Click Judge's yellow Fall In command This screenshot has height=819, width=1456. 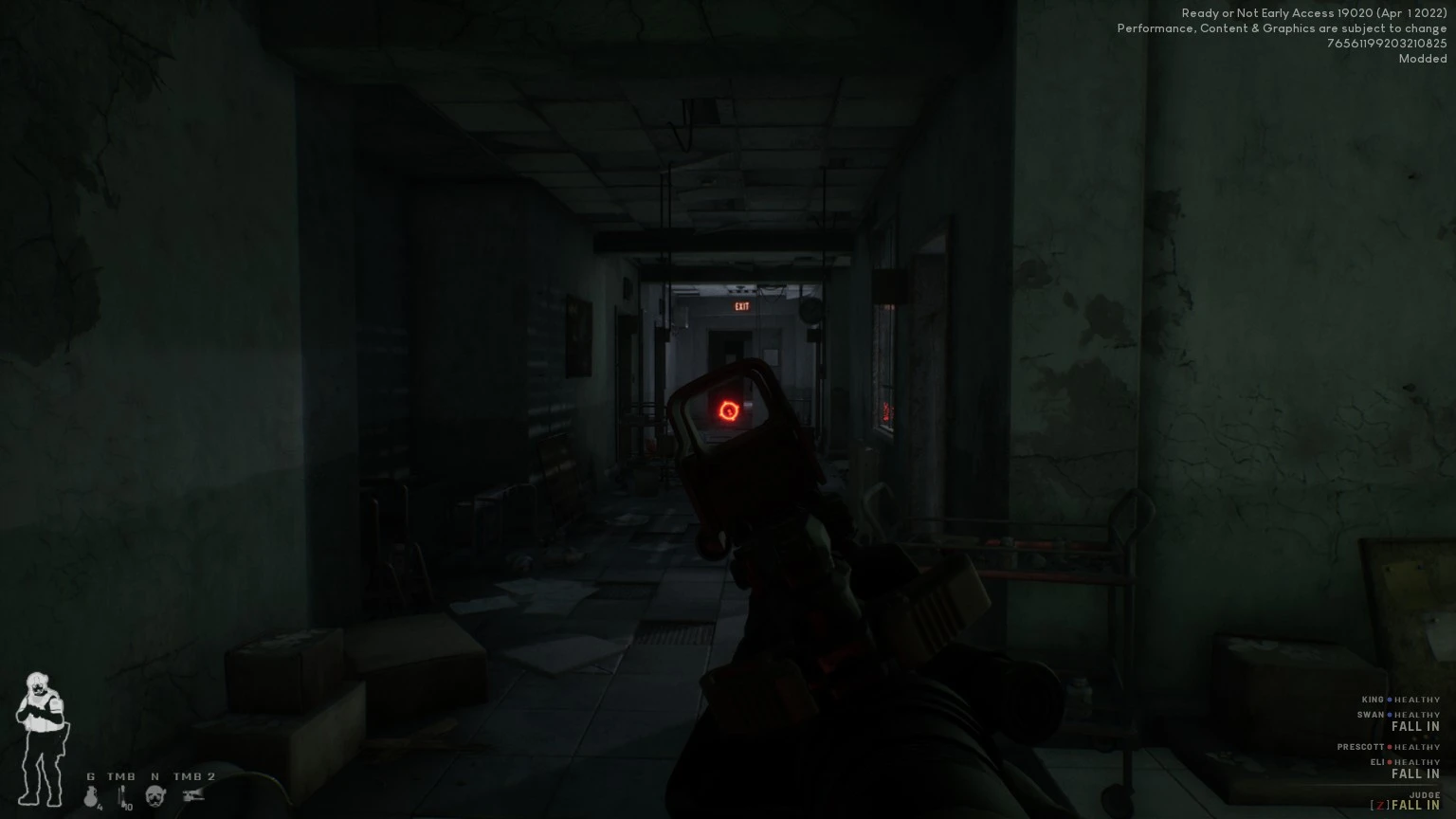click(x=1415, y=806)
